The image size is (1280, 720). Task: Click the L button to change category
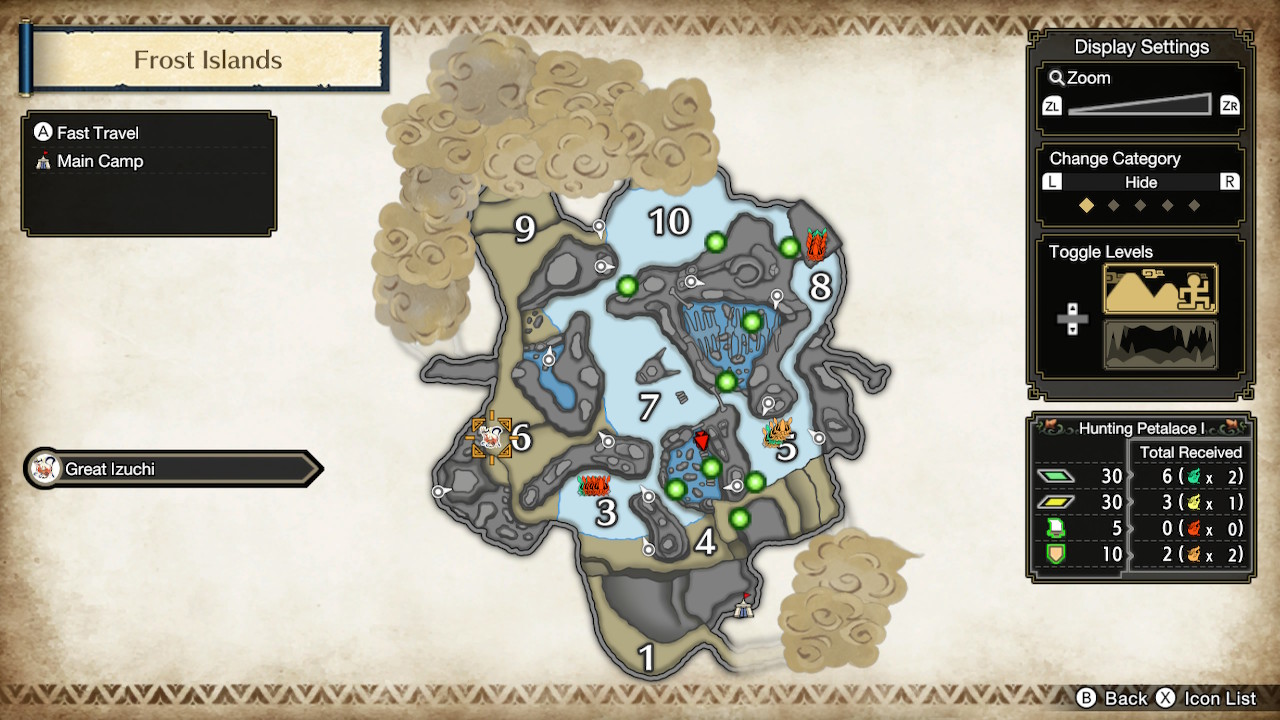pyautogui.click(x=1051, y=182)
